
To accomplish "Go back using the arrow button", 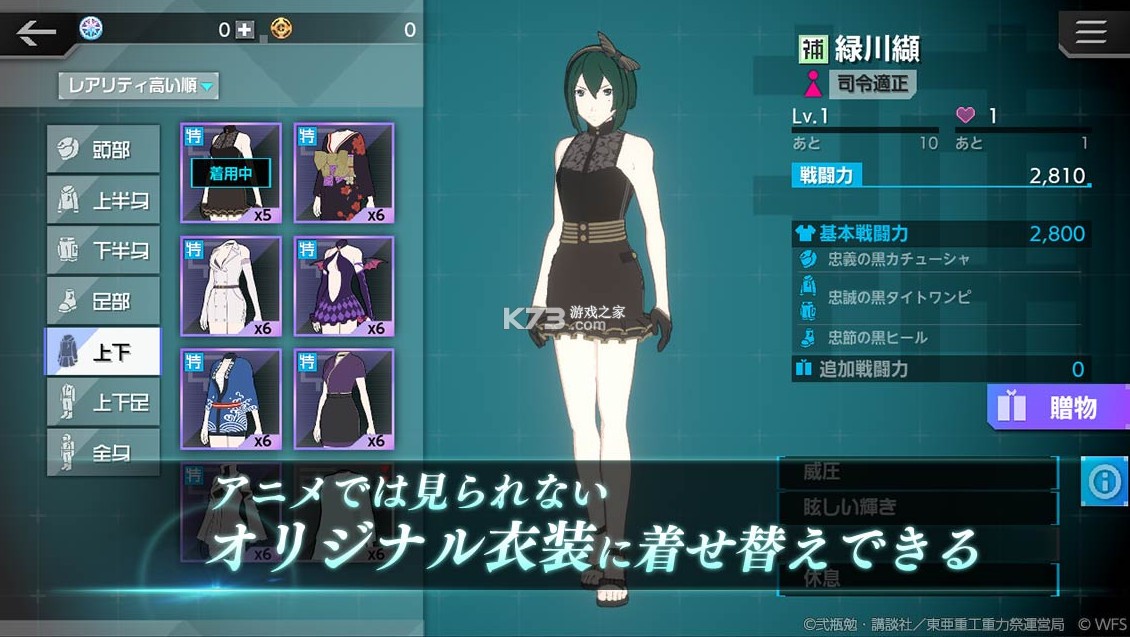I will click(x=36, y=33).
